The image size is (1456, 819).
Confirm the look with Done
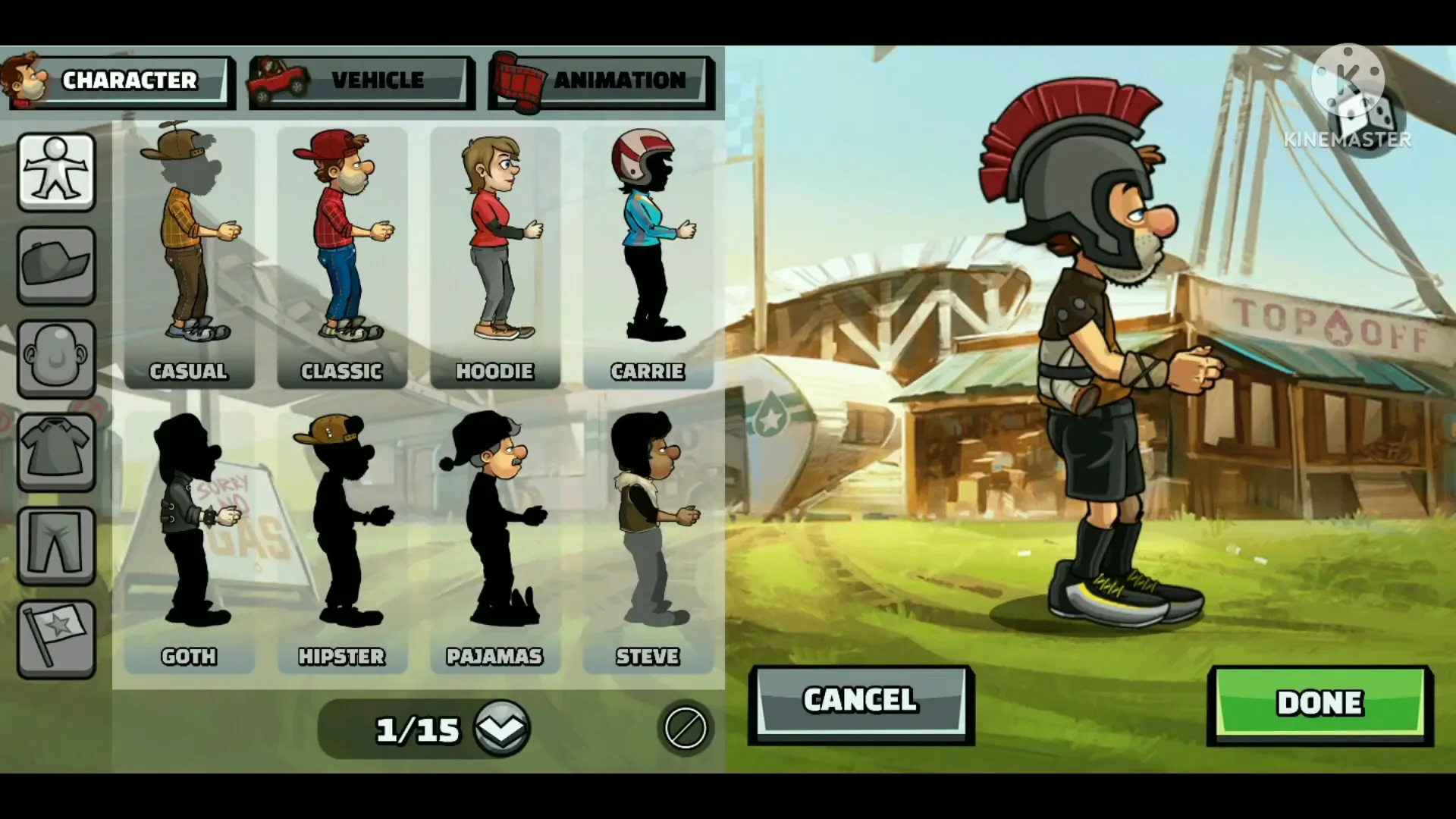pos(1319,704)
